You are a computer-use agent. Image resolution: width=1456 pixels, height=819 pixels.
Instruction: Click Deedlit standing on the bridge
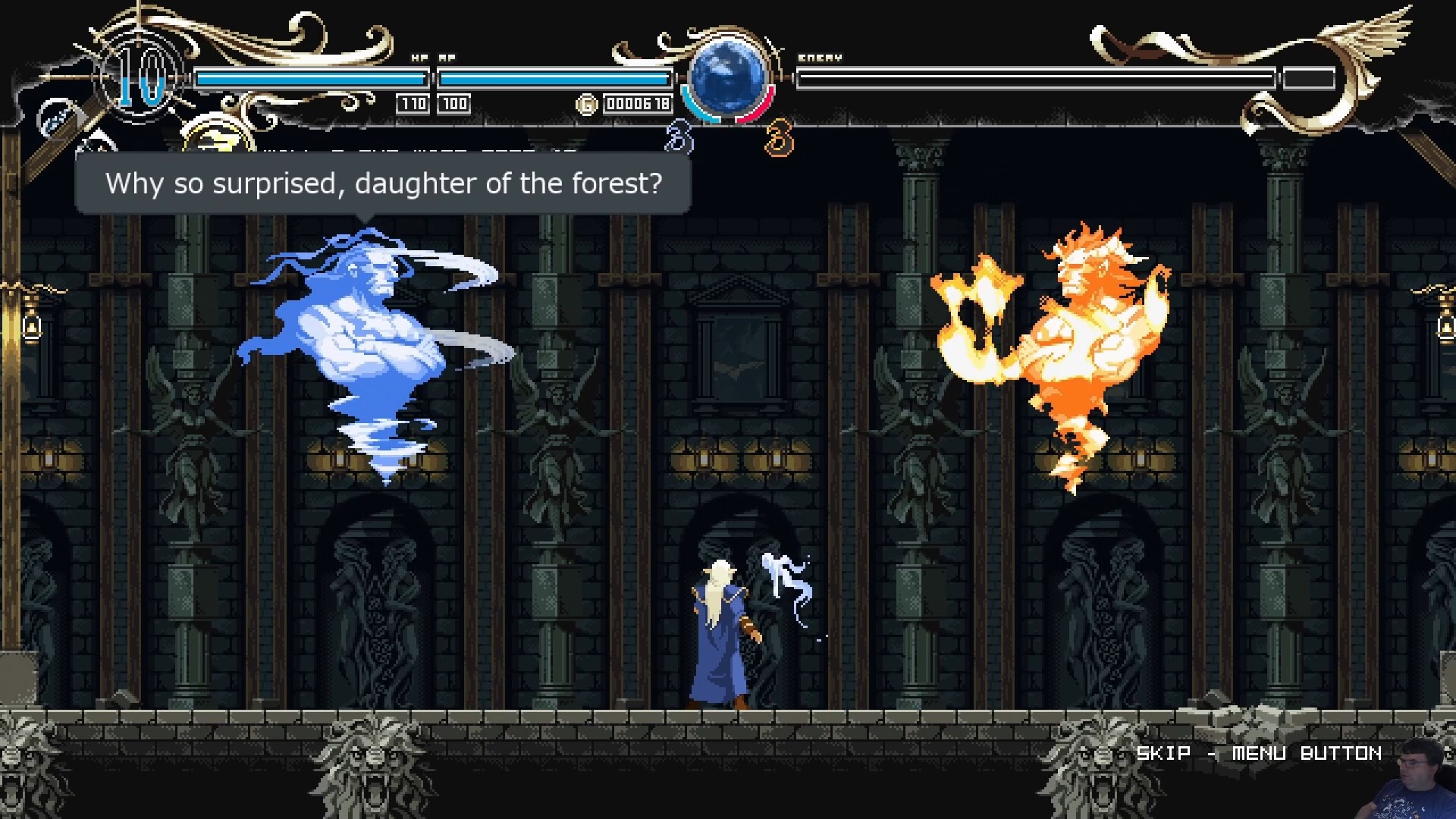[x=717, y=637]
